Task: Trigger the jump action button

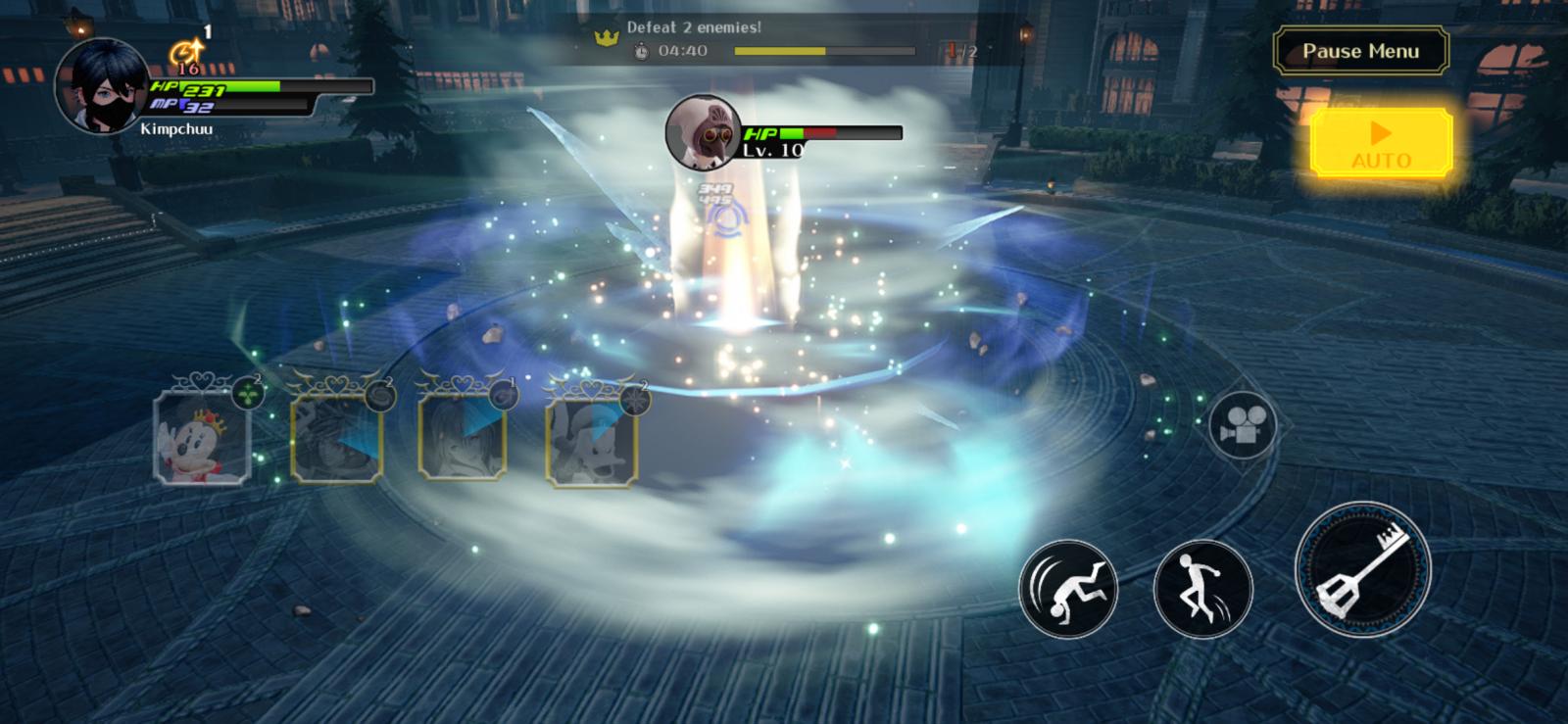Action: pos(1202,588)
